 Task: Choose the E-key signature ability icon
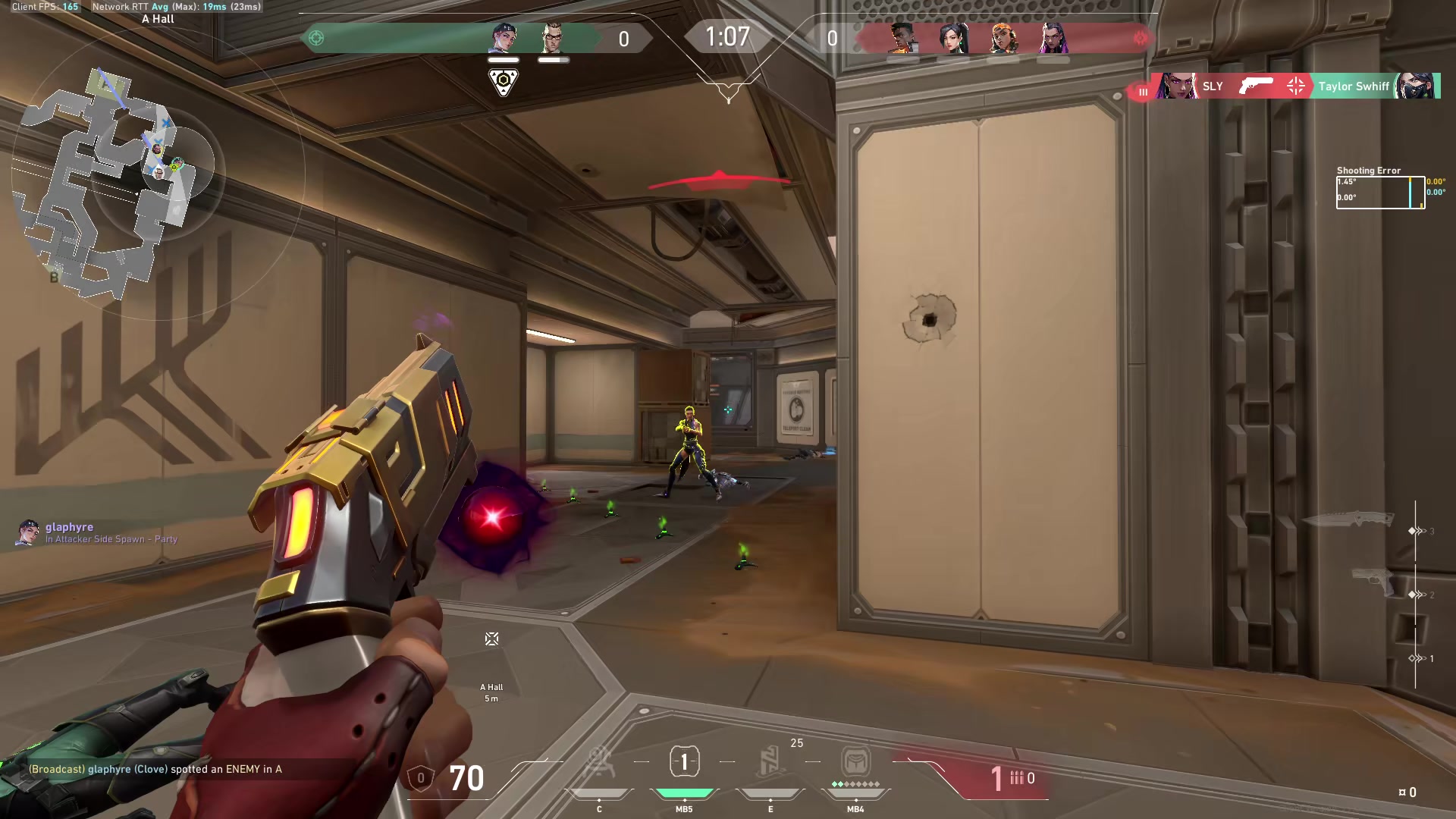pos(770,761)
